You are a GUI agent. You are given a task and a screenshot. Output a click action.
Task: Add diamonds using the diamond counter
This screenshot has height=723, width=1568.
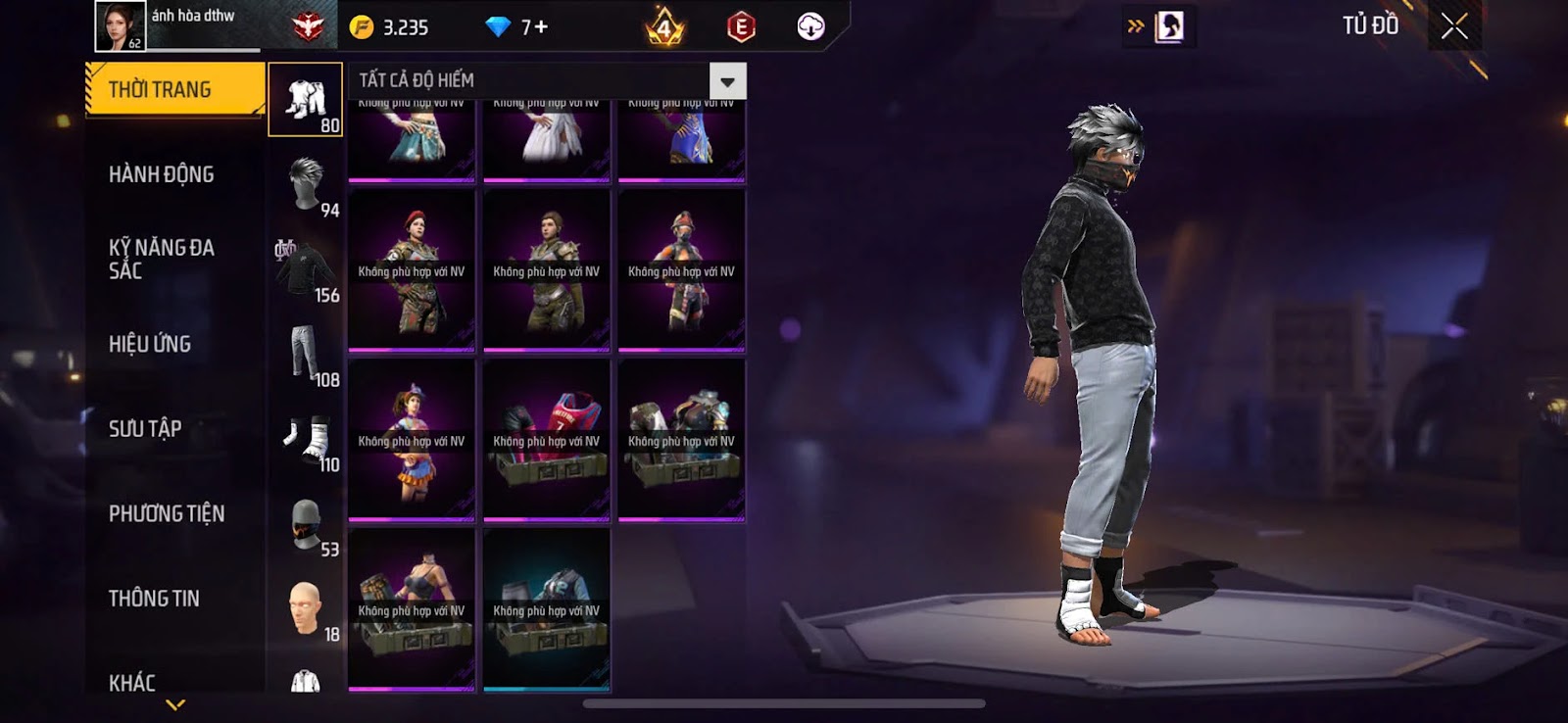coord(517,27)
